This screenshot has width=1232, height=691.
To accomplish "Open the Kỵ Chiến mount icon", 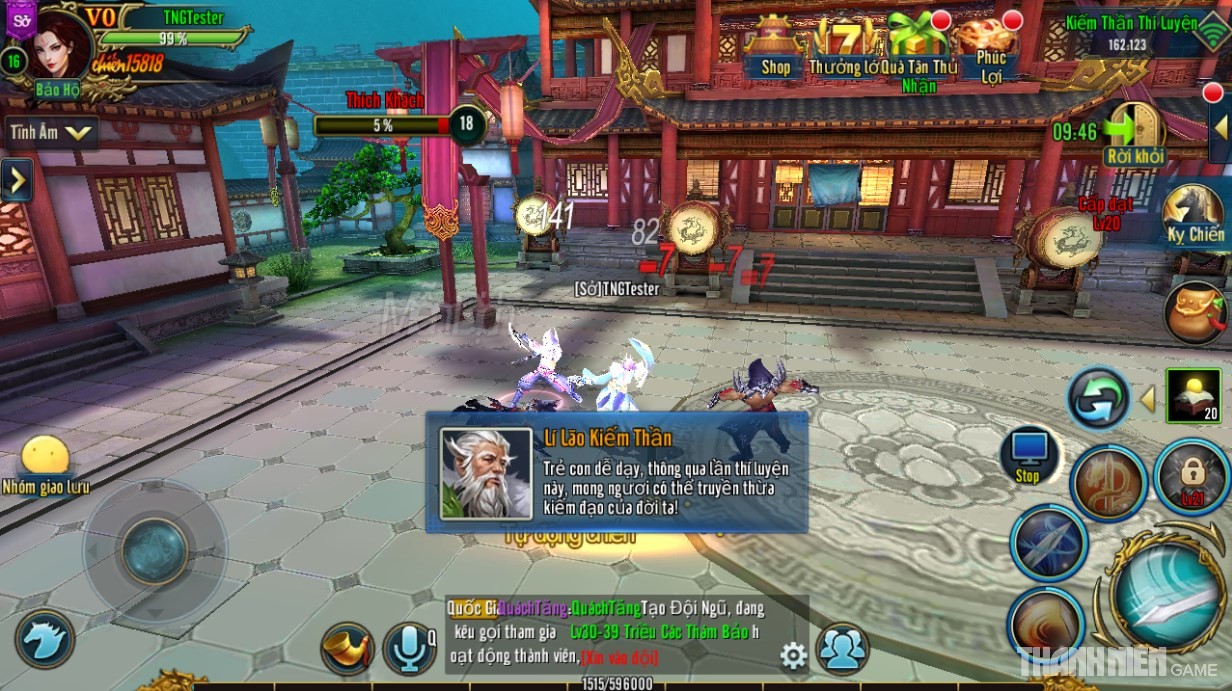I will [x=1195, y=213].
